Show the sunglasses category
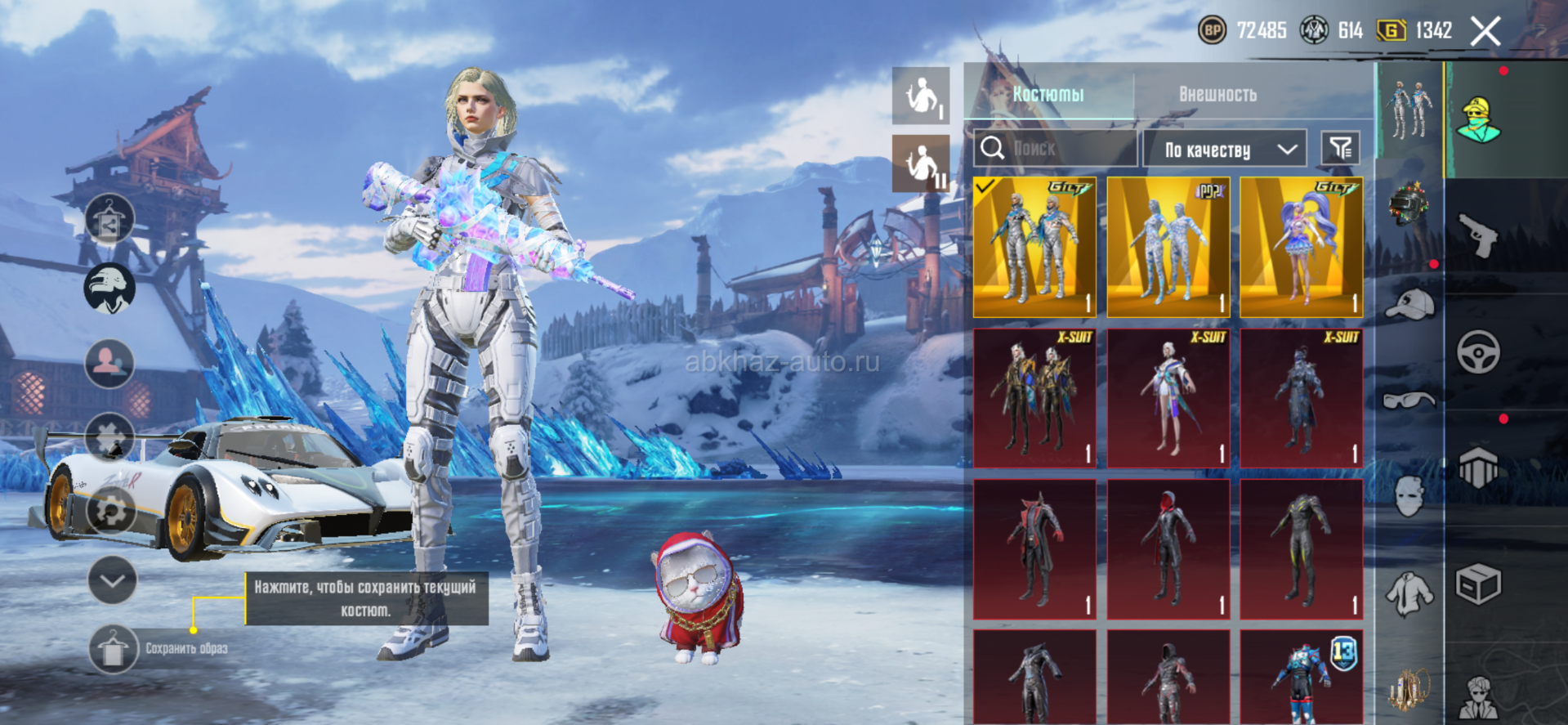Image resolution: width=1568 pixels, height=725 pixels. pos(1409,400)
